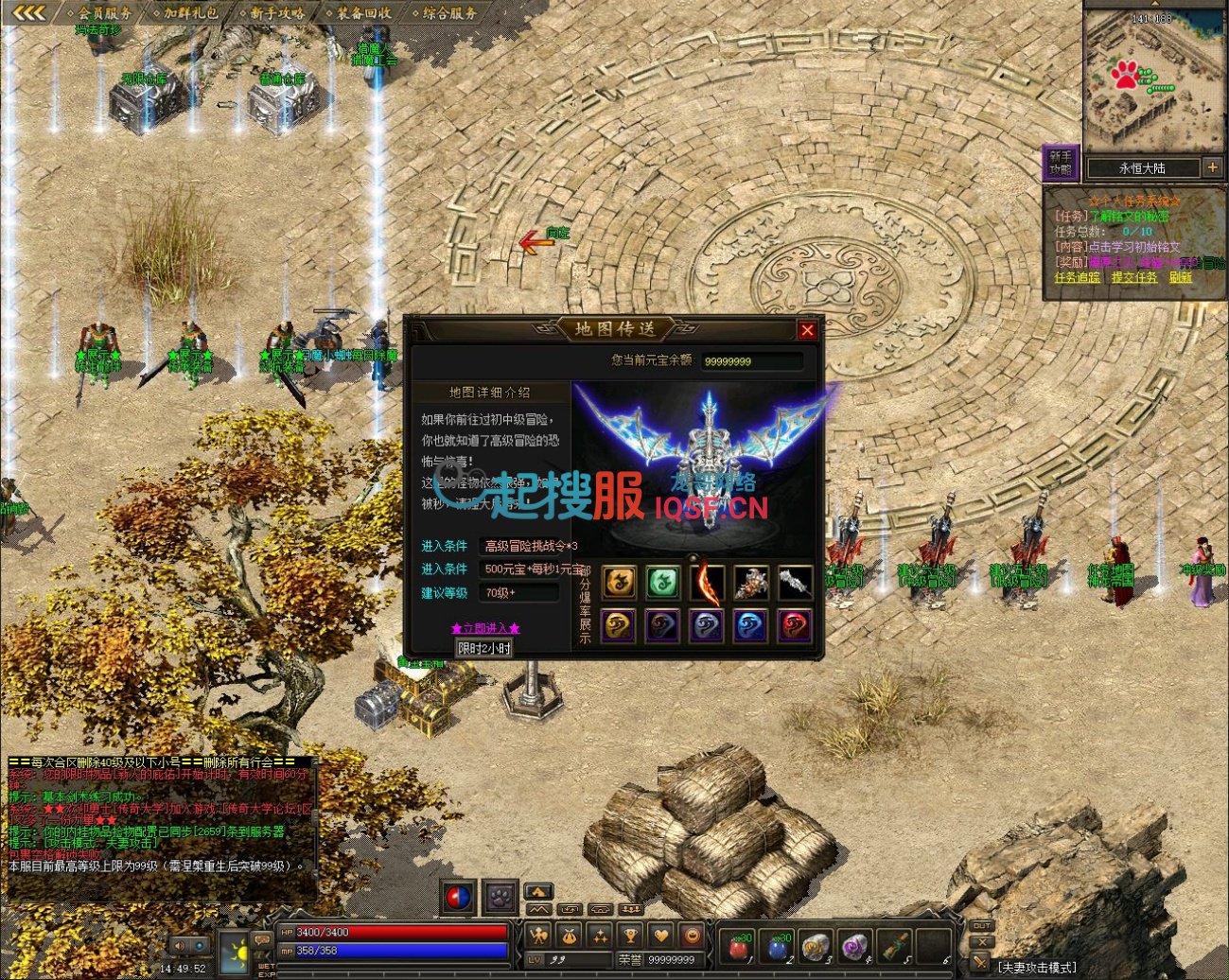Use the red potion in hotbar slot 1
1229x980 pixels.
pos(739,946)
